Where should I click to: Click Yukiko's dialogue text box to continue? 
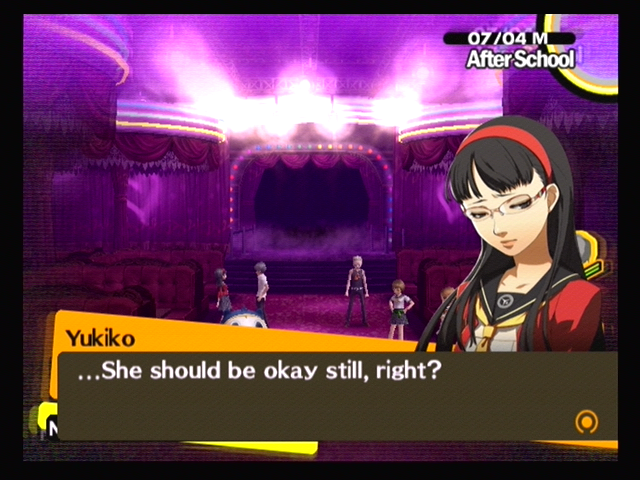[x=330, y=395]
